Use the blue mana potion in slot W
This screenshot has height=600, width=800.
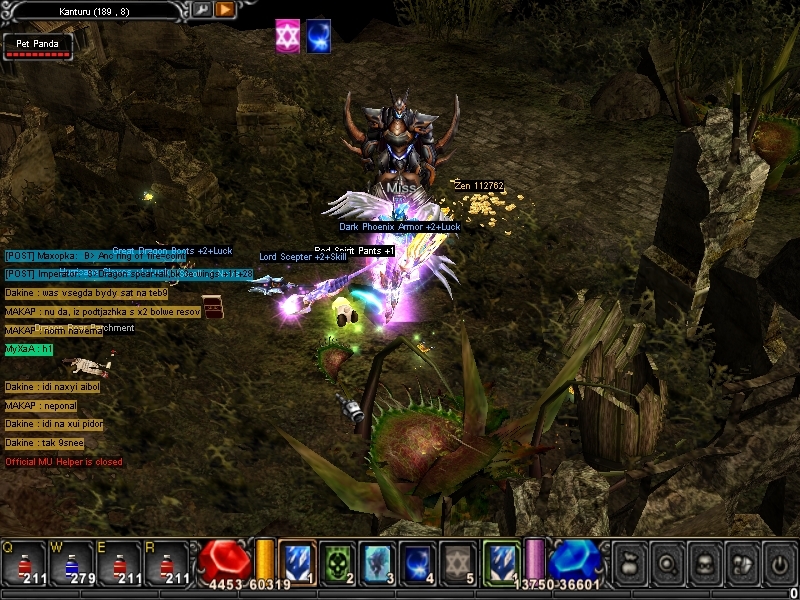[x=72, y=562]
